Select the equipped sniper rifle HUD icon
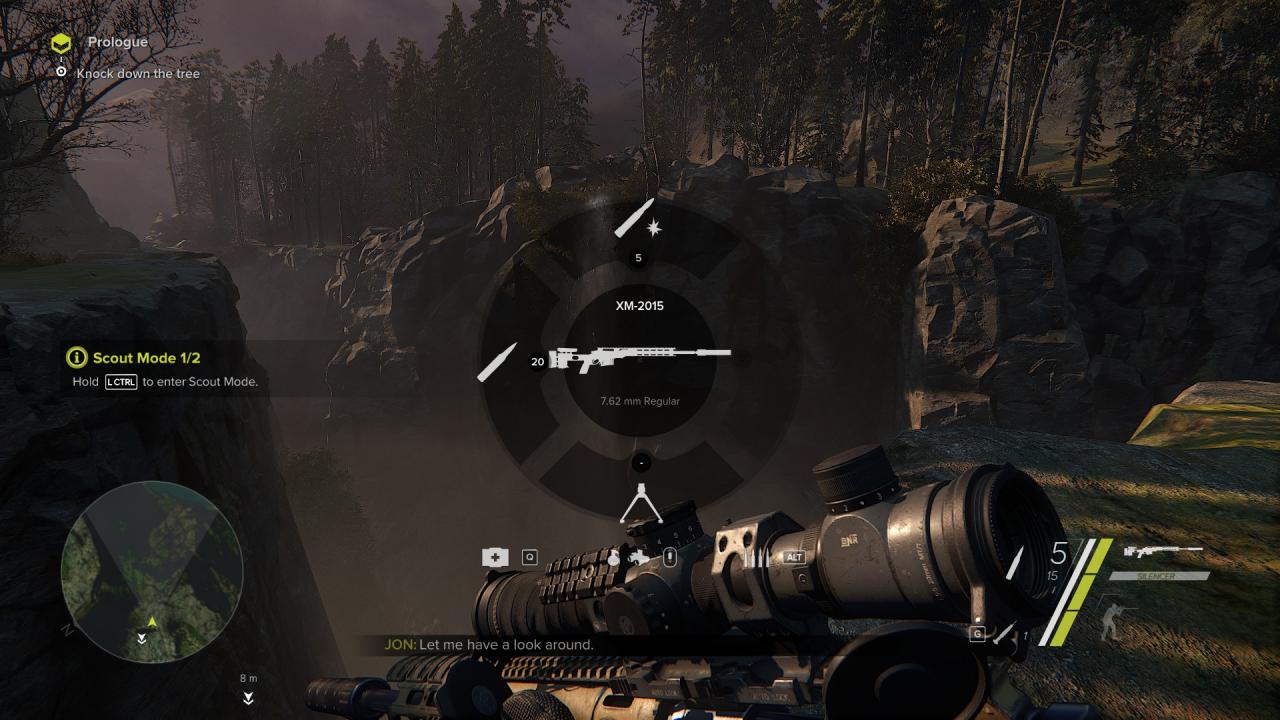1280x720 pixels. coord(1163,551)
